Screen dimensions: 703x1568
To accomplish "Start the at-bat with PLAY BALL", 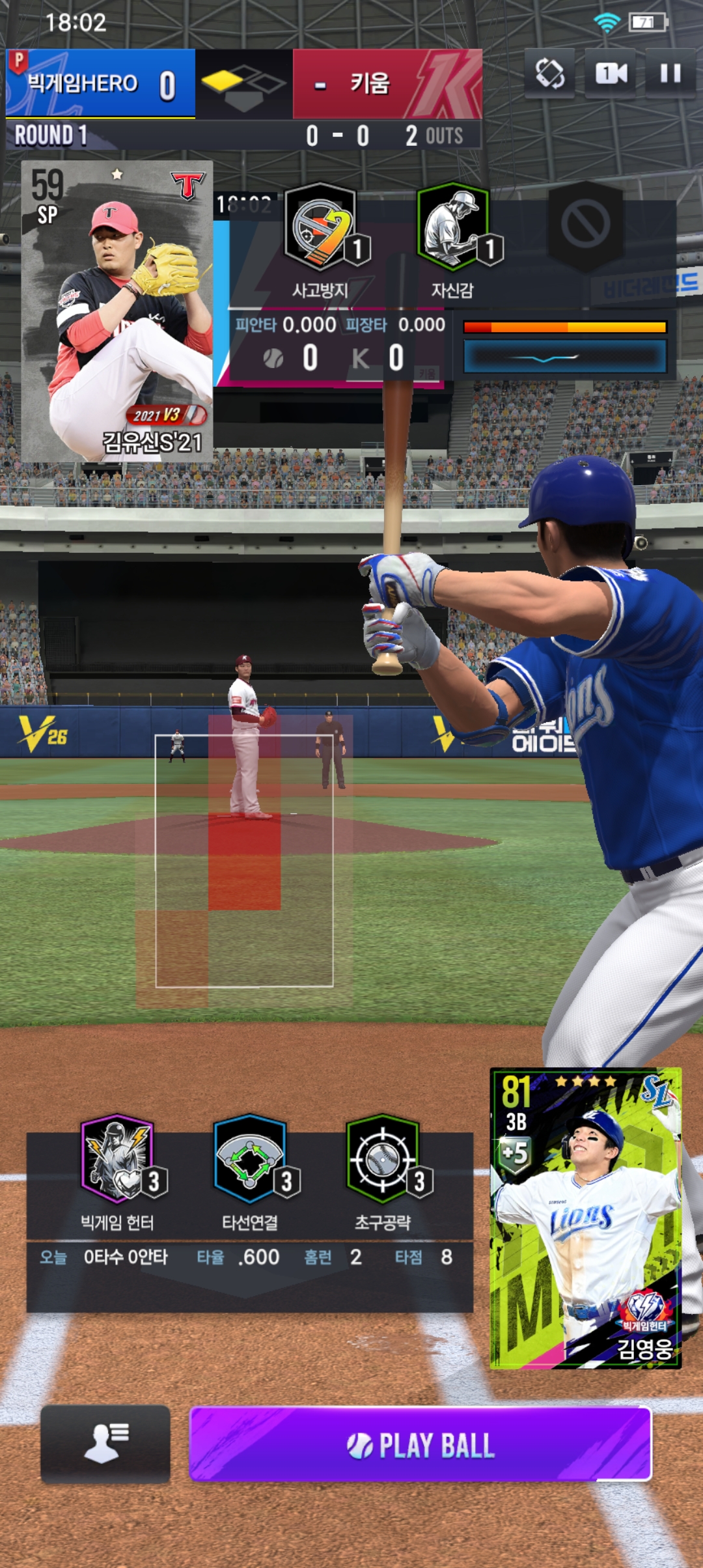I will tap(420, 1444).
